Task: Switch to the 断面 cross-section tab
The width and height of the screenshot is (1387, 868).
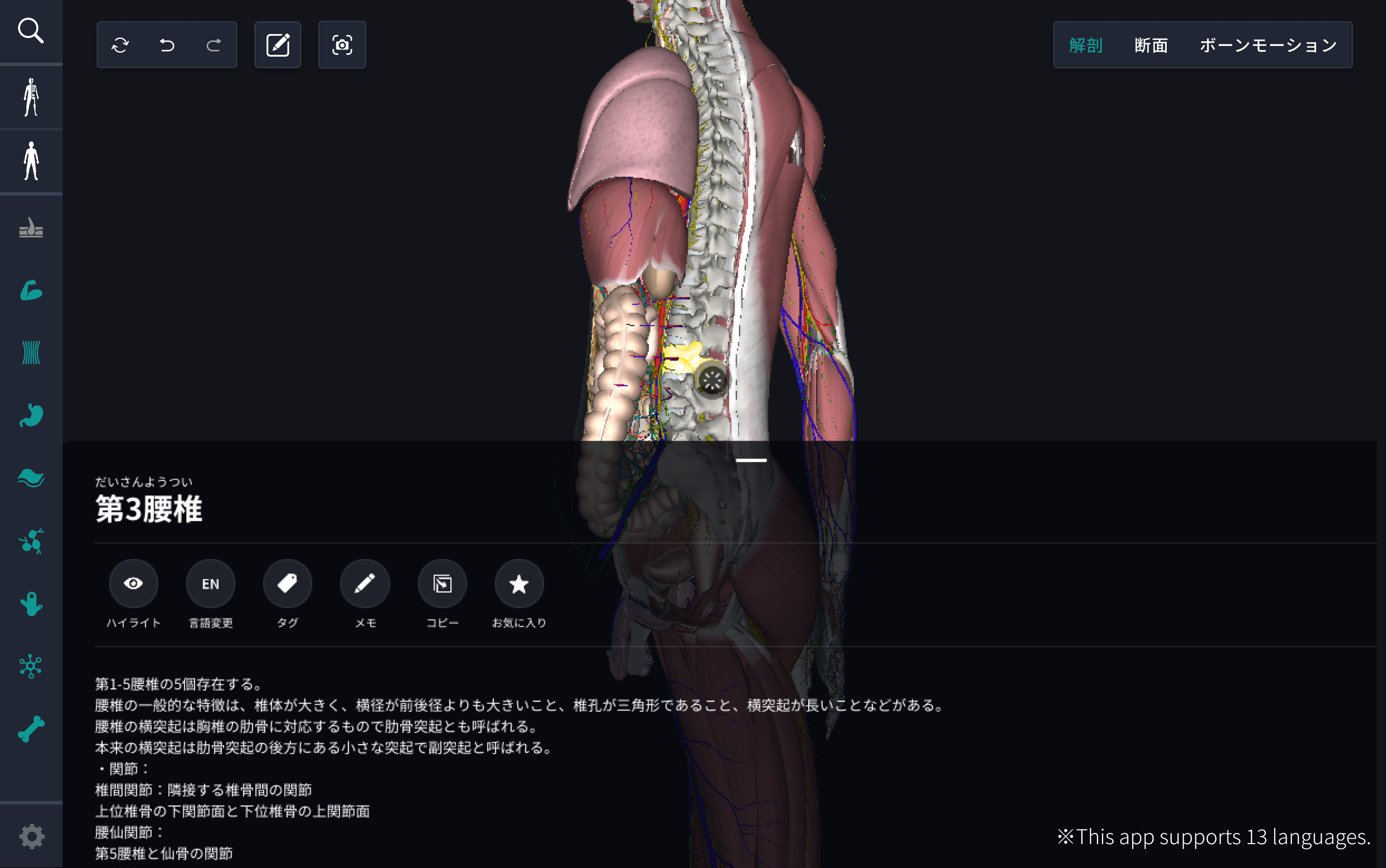Action: [1151, 45]
